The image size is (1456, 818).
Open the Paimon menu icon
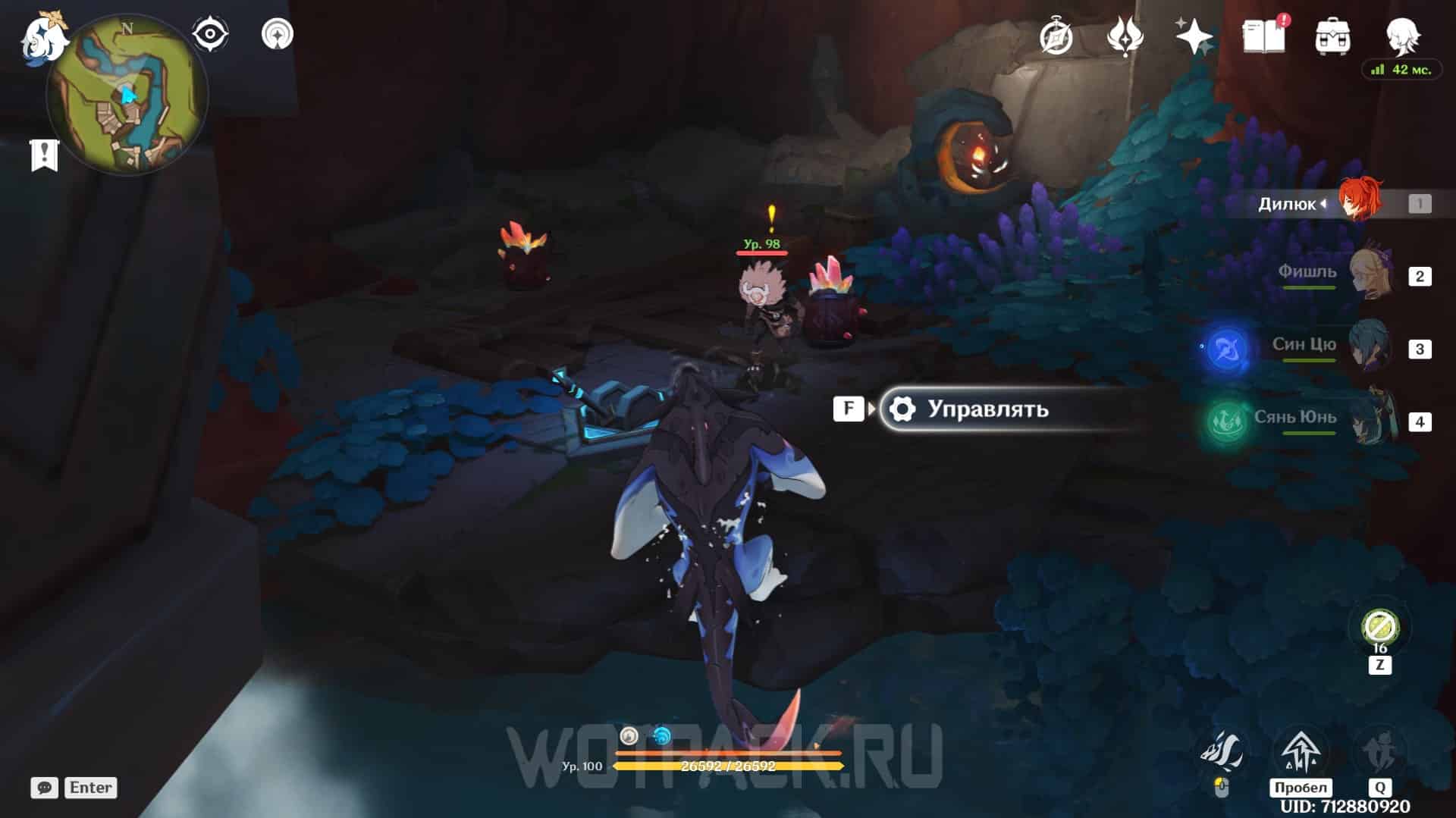(42, 39)
